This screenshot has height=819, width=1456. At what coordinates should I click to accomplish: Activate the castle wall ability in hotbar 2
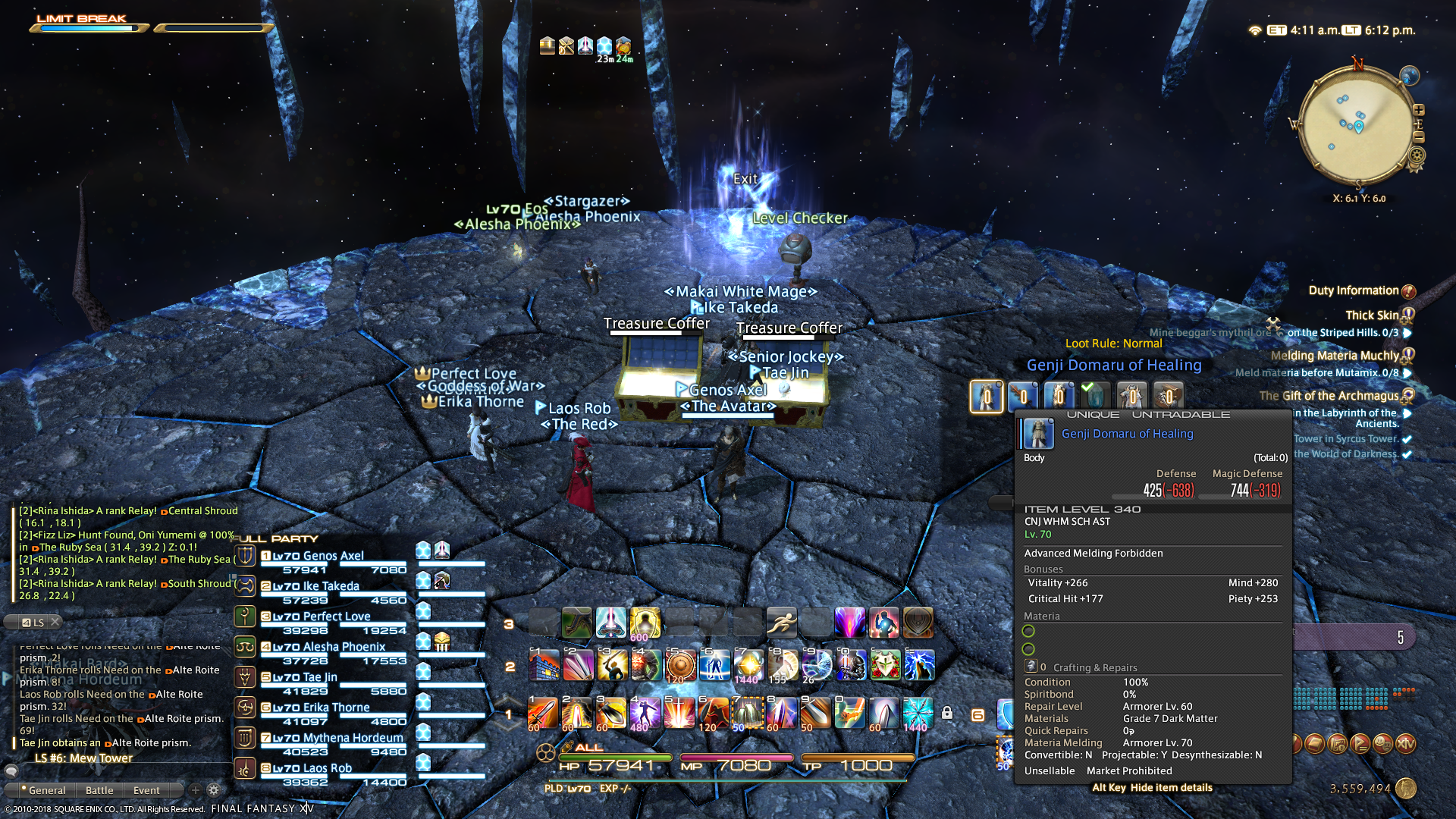click(544, 666)
